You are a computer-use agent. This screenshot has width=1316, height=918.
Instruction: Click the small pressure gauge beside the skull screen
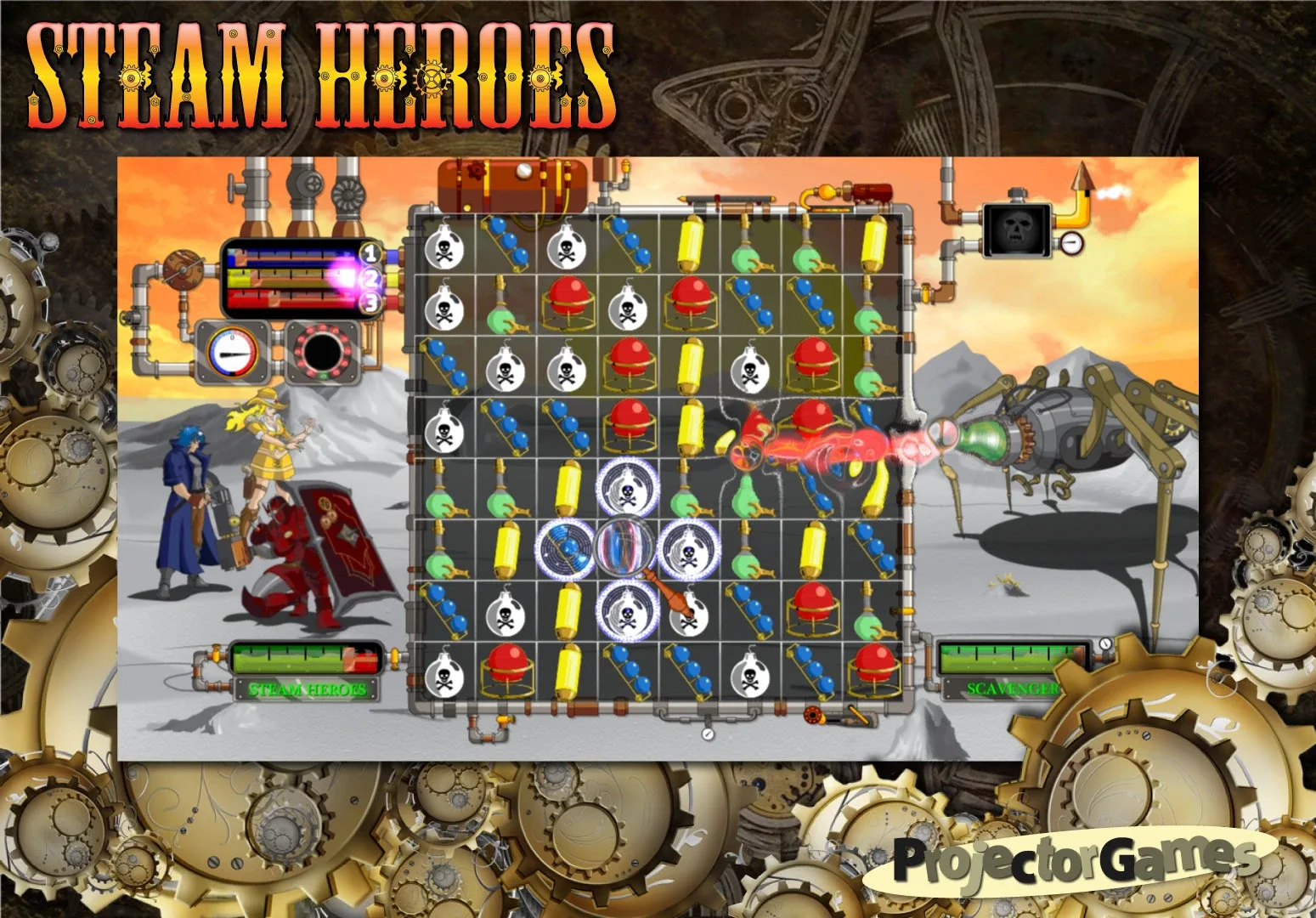[1070, 242]
